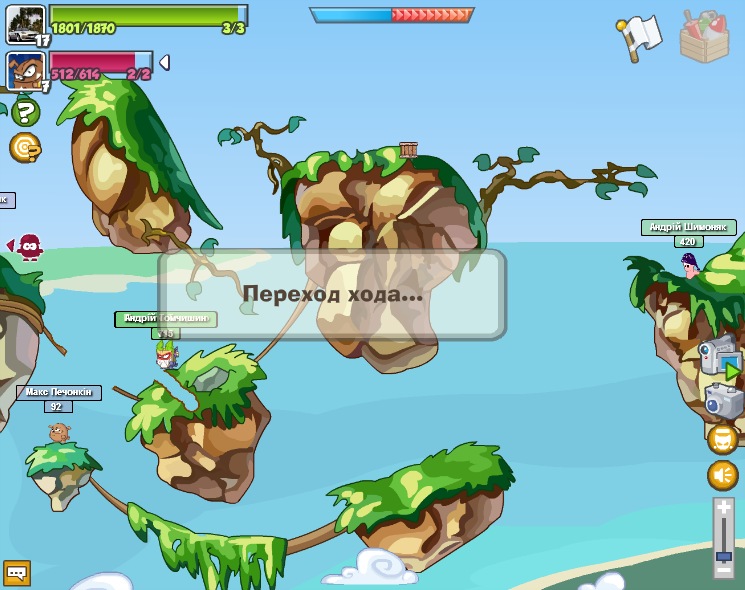
Task: Zoom in with the plus button
Action: point(723,507)
